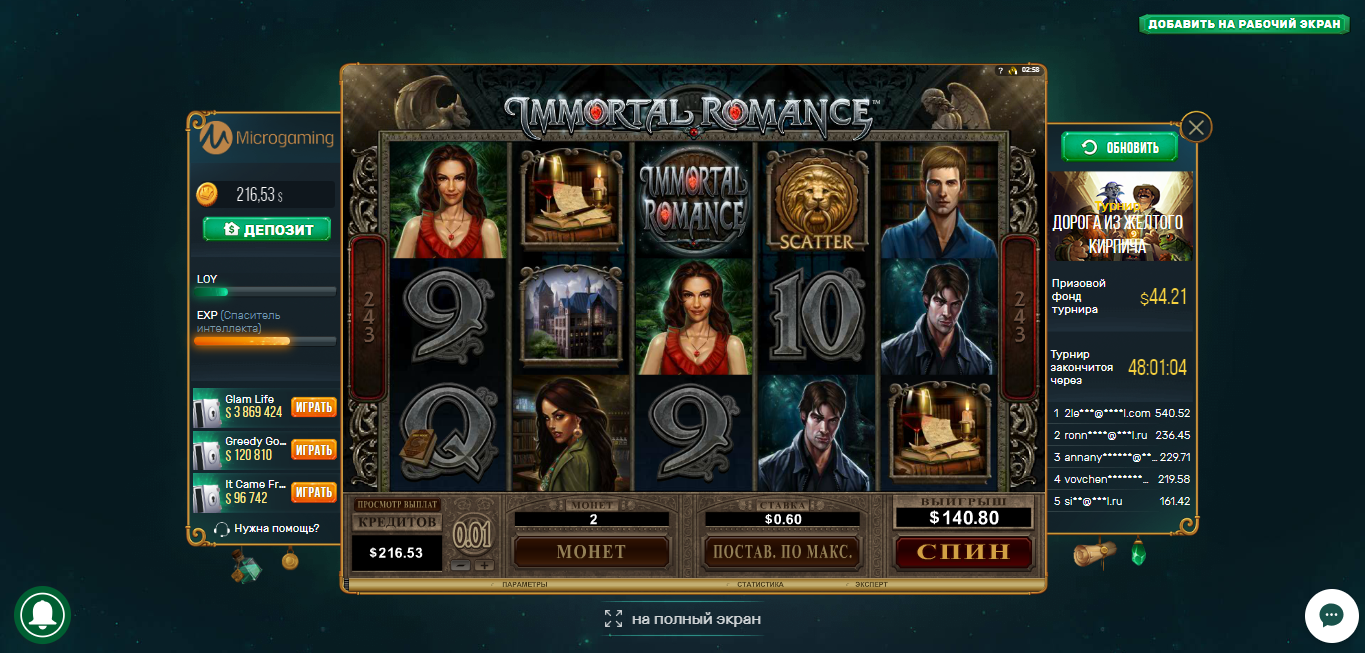
Task: Click the МОНЕТ coins button
Action: [x=591, y=552]
